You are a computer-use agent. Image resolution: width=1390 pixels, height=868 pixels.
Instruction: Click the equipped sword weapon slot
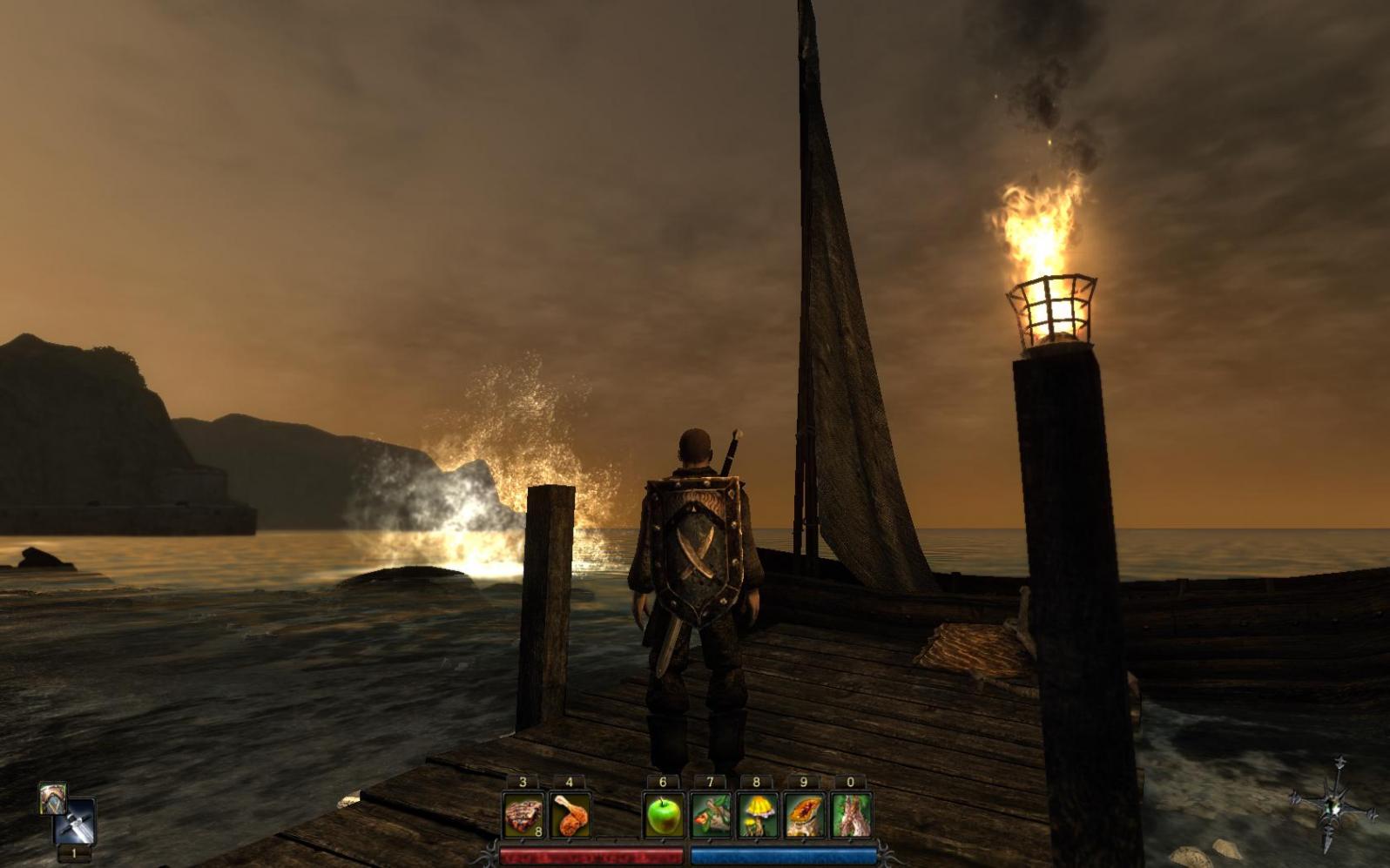(75, 822)
